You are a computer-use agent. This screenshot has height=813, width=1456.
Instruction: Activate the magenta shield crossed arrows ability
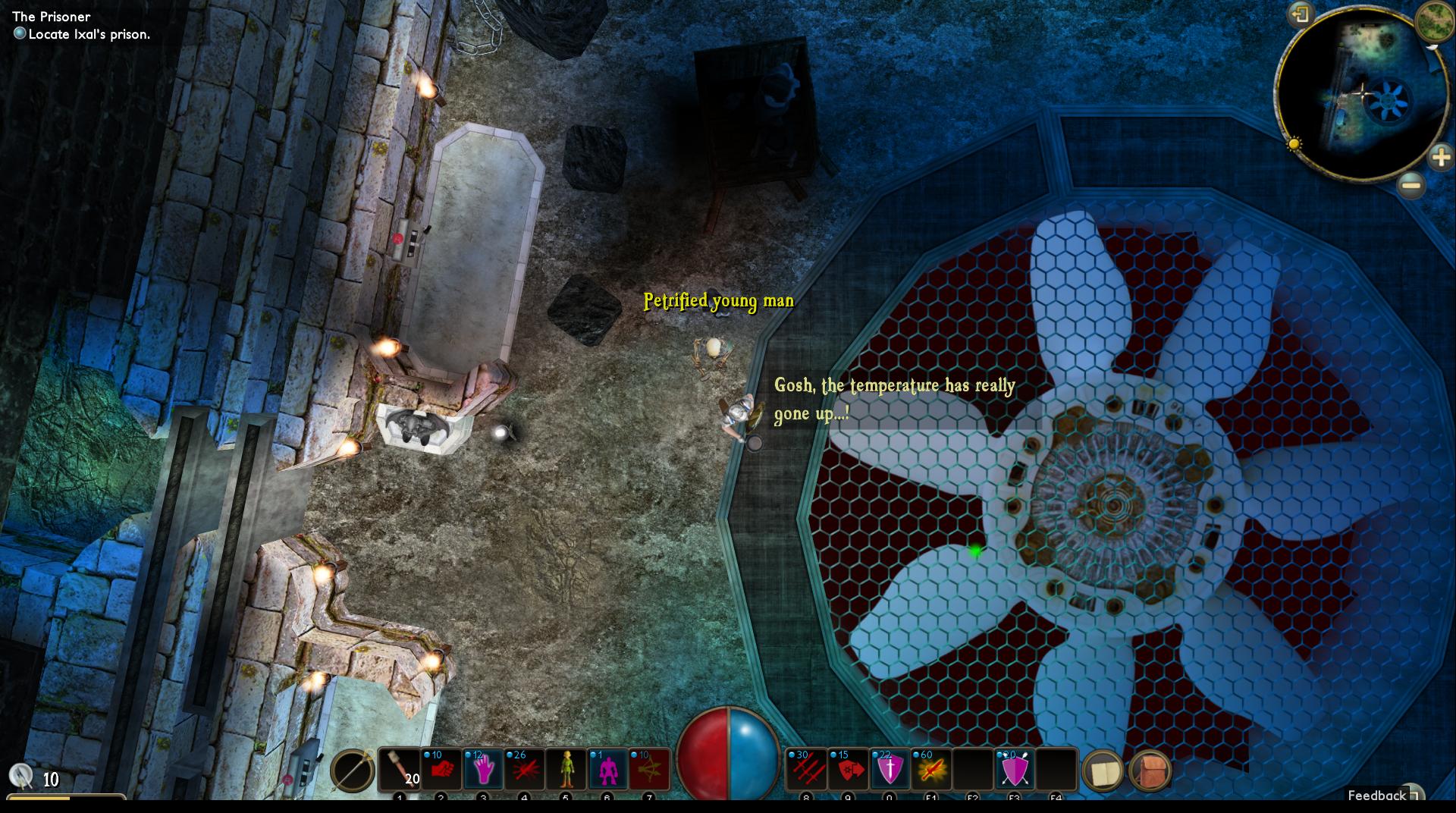click(x=1014, y=770)
